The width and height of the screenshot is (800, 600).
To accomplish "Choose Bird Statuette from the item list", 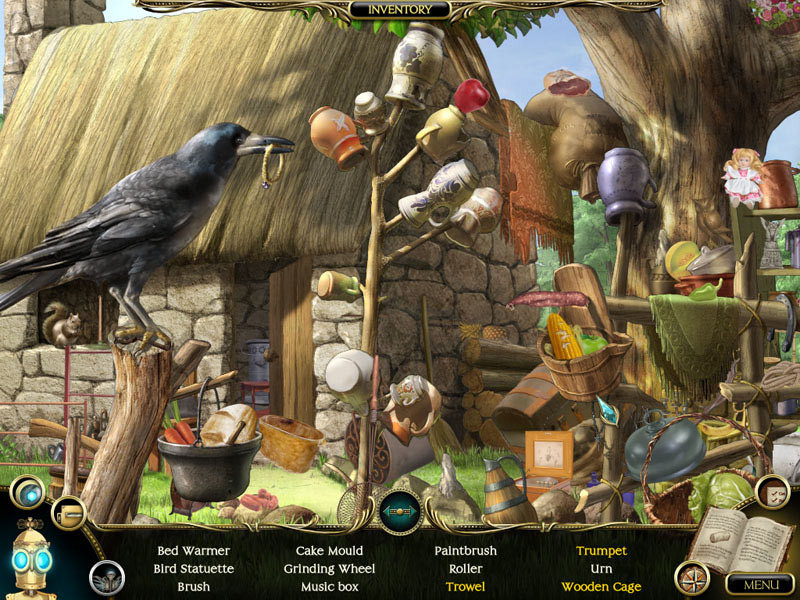I will pyautogui.click(x=193, y=569).
